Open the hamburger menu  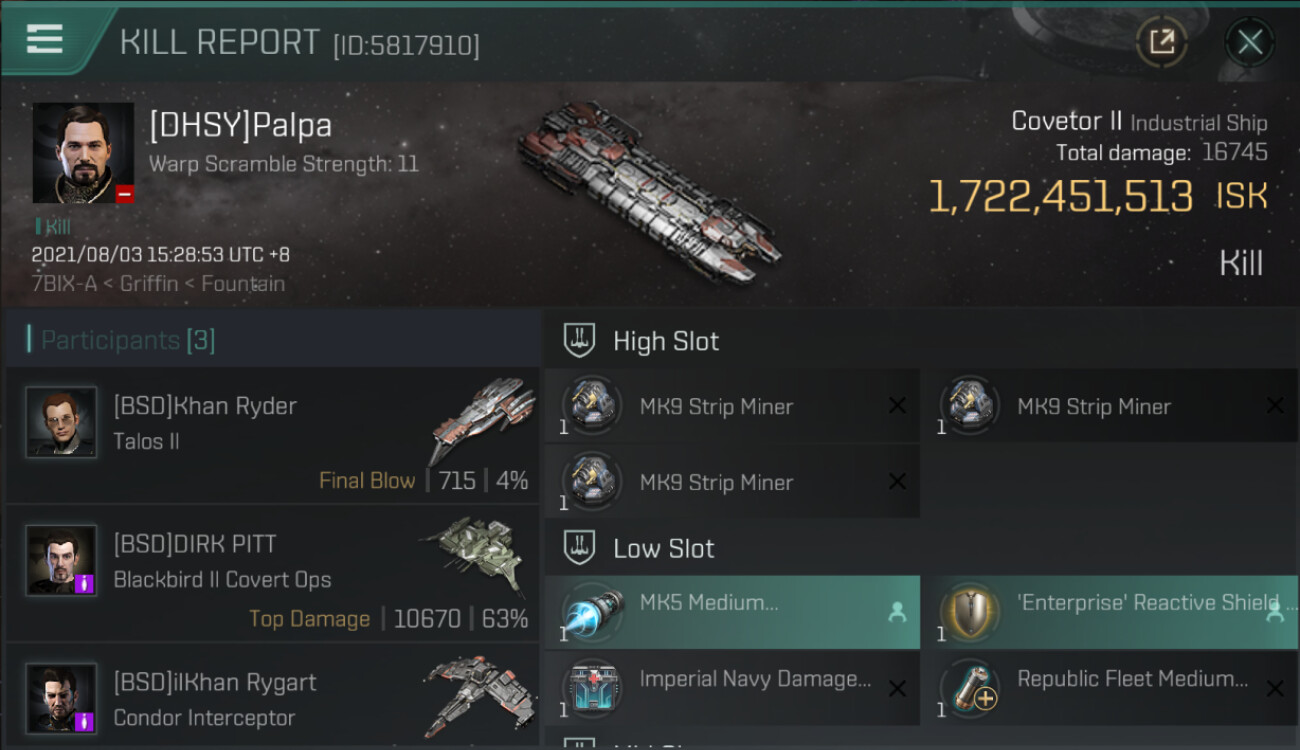point(45,39)
